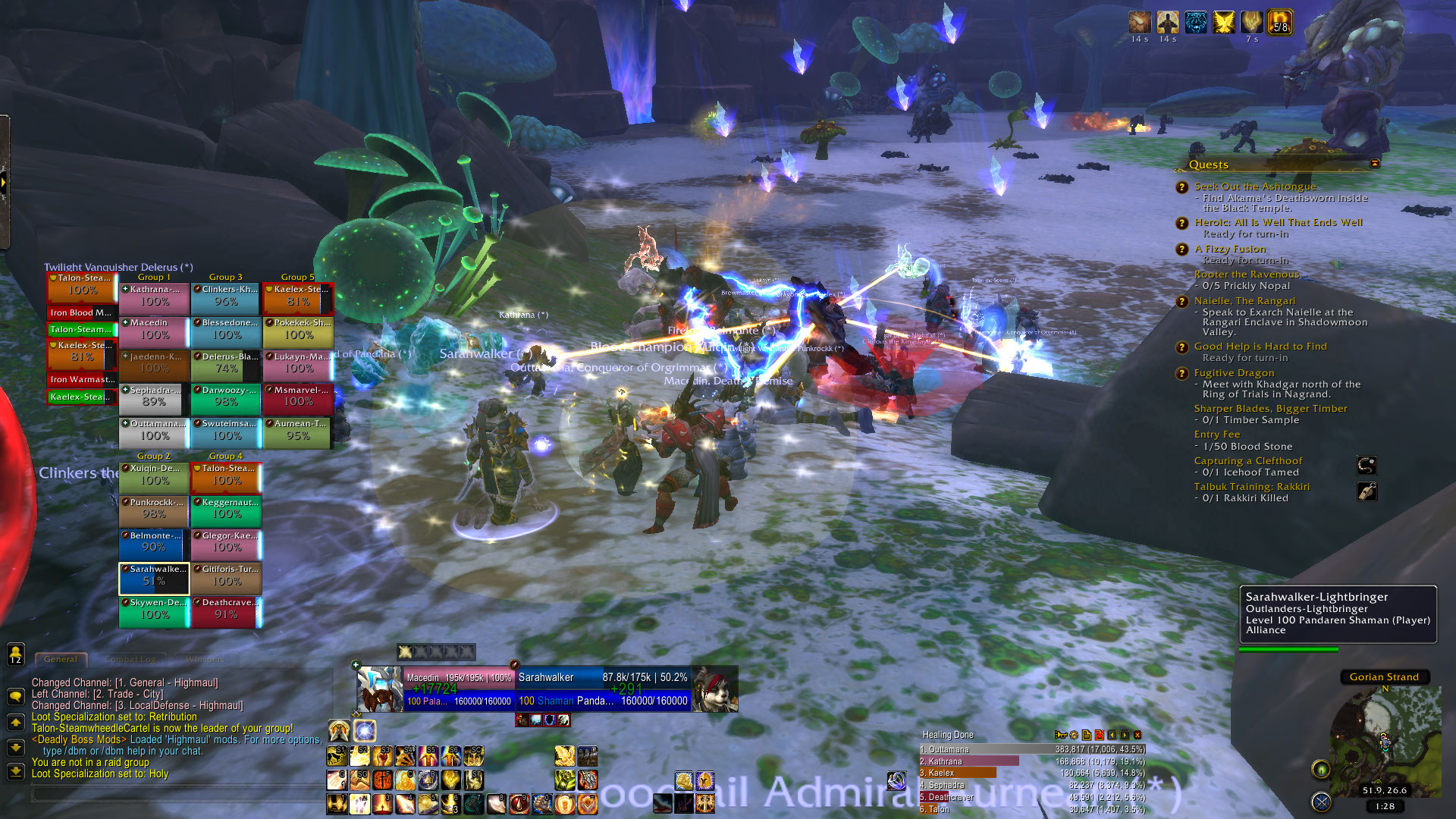The width and height of the screenshot is (1456, 819).
Task: Activate the hammer ability bound to SG
Action: tap(360, 780)
